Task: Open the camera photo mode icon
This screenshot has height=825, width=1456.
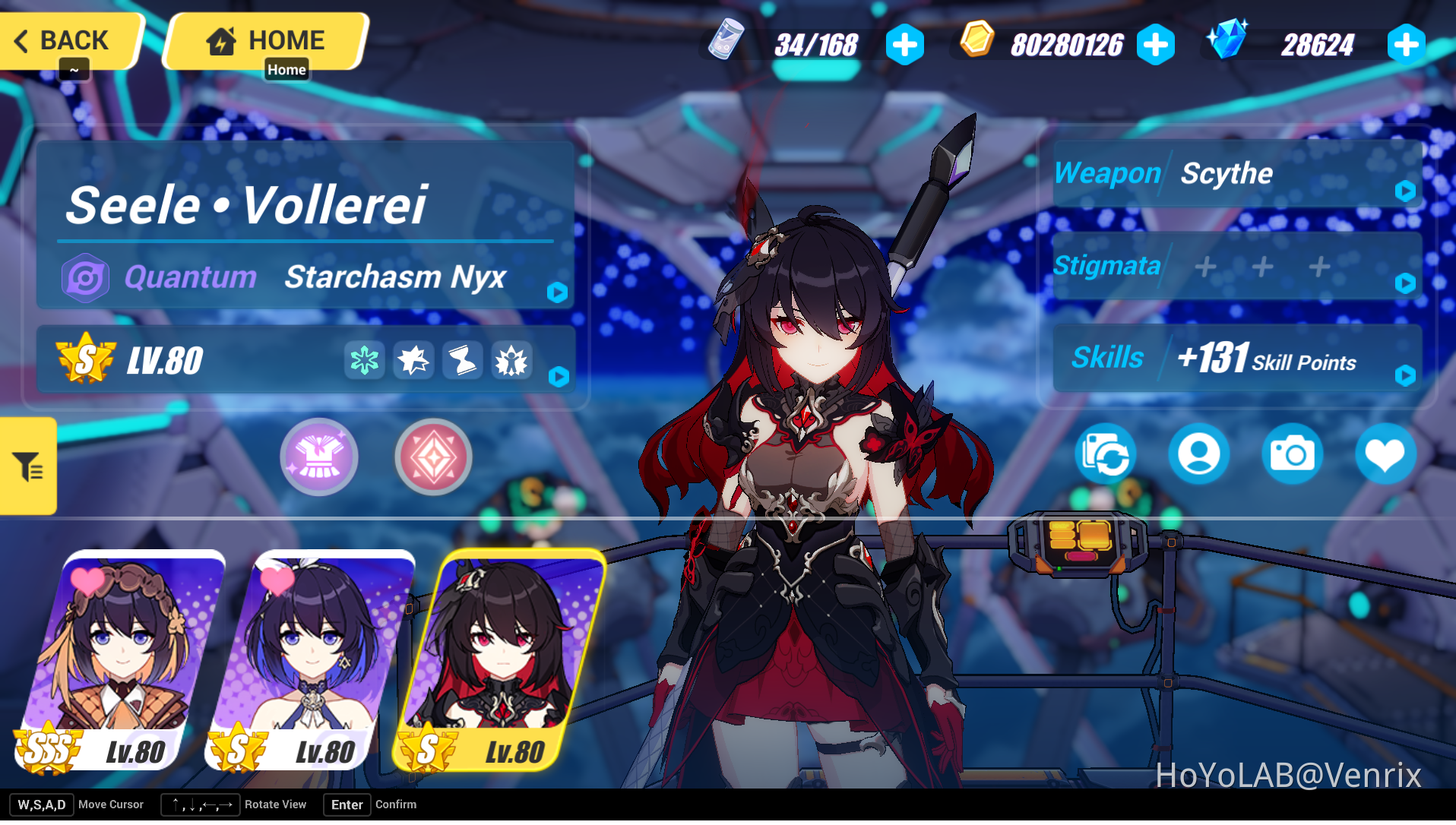Action: [x=1292, y=453]
